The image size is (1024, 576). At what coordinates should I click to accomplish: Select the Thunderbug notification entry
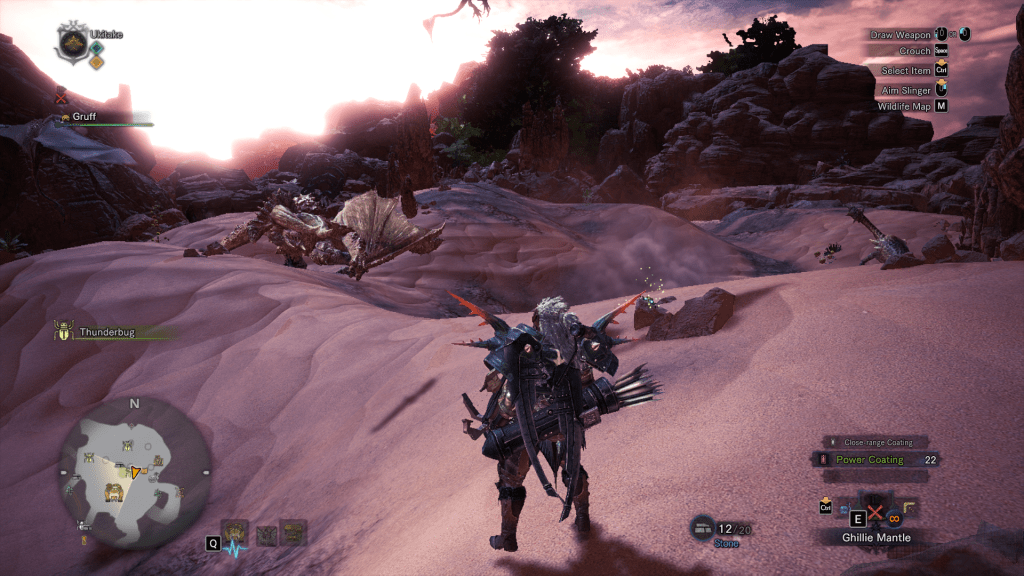(x=104, y=331)
